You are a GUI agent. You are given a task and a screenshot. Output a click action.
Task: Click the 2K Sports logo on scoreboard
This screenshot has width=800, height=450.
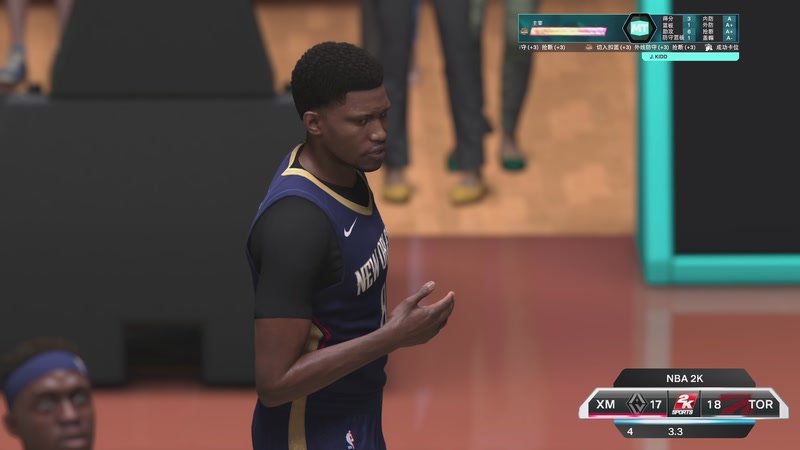click(x=683, y=404)
